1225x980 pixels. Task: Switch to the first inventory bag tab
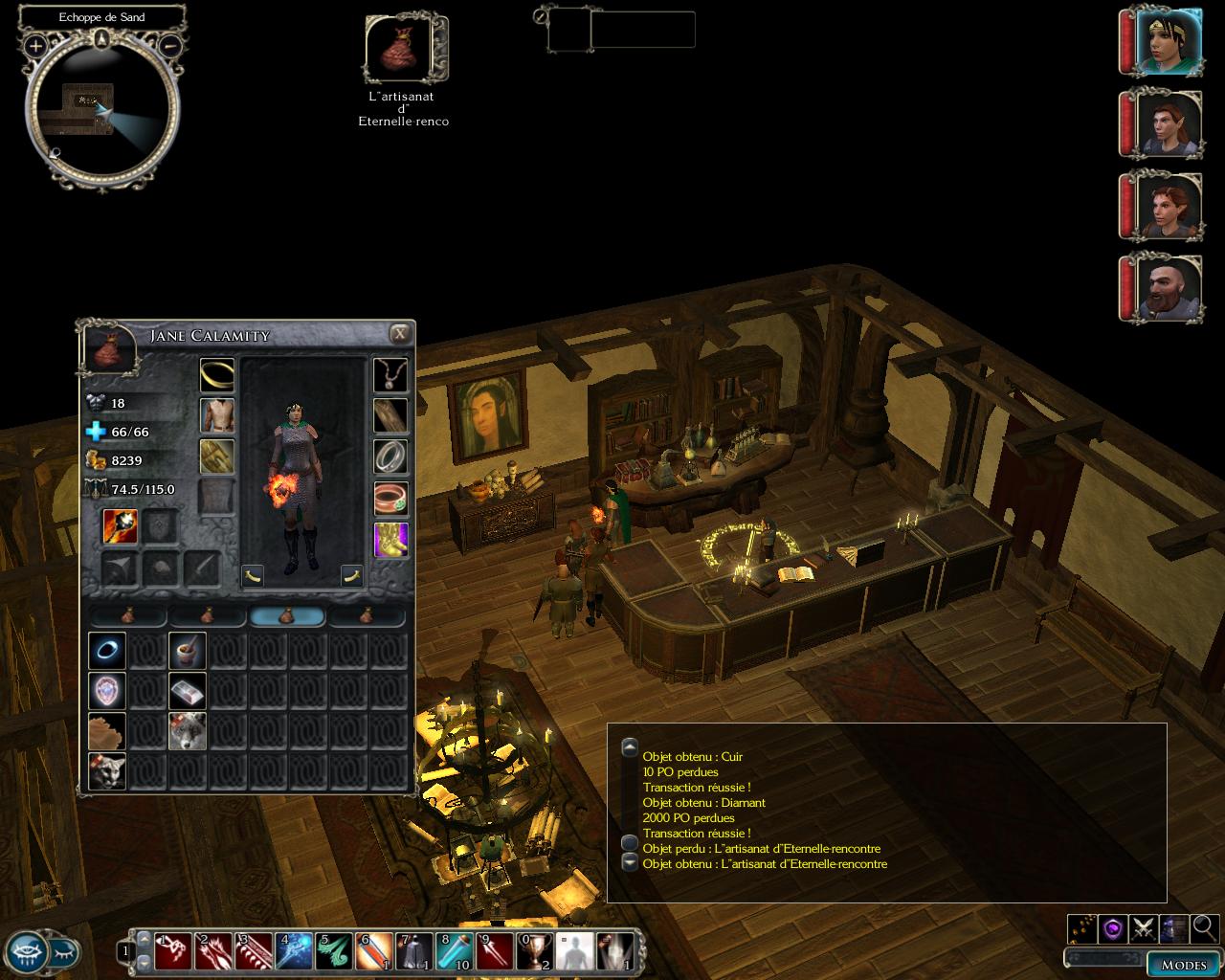[x=126, y=618]
